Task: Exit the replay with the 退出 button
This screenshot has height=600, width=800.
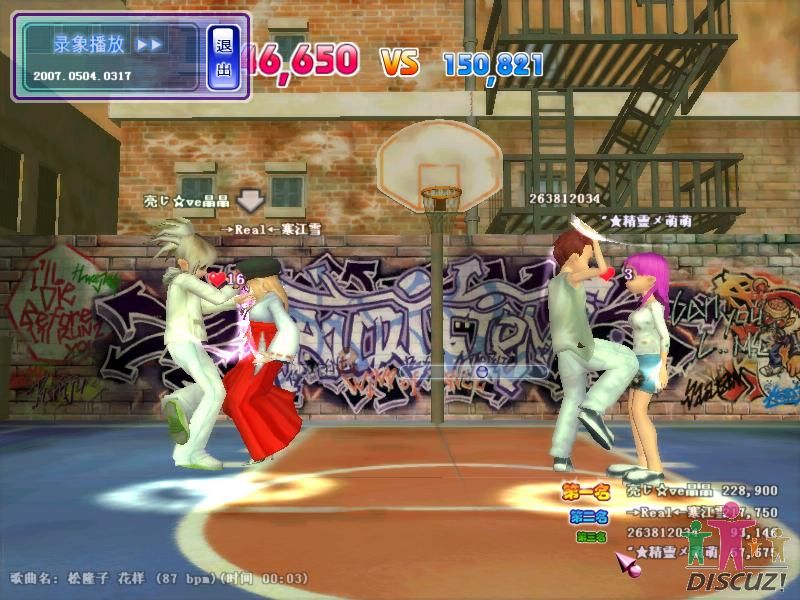Action: [224, 57]
